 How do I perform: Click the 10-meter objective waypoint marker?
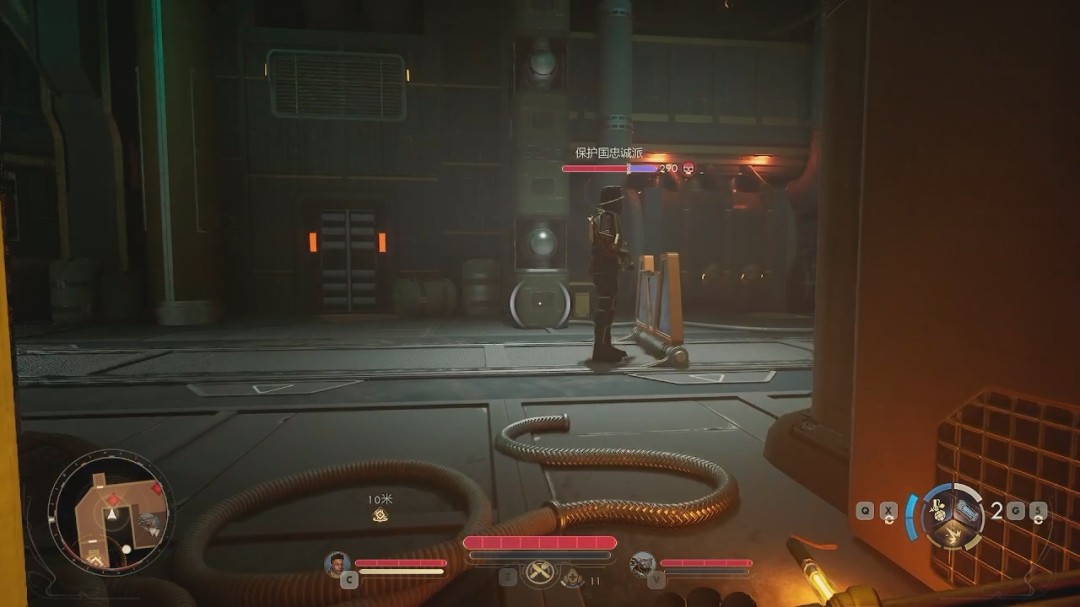380,515
